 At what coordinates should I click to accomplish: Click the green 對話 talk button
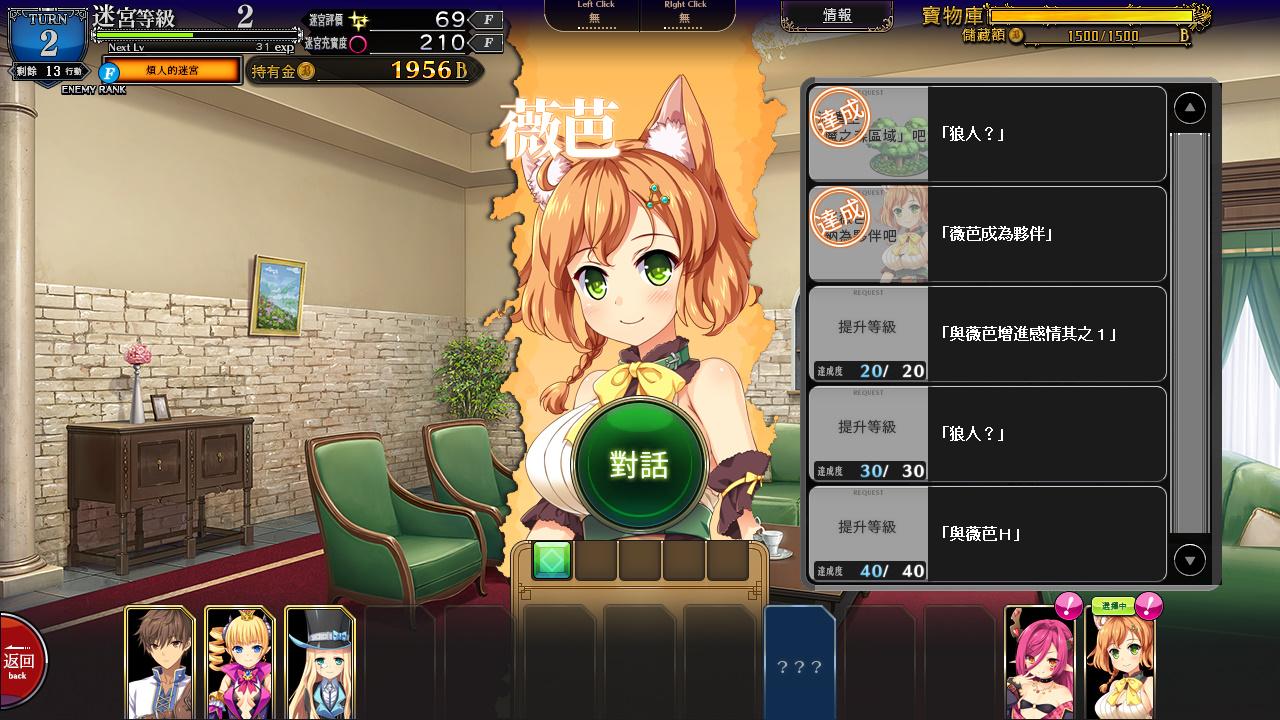[640, 465]
